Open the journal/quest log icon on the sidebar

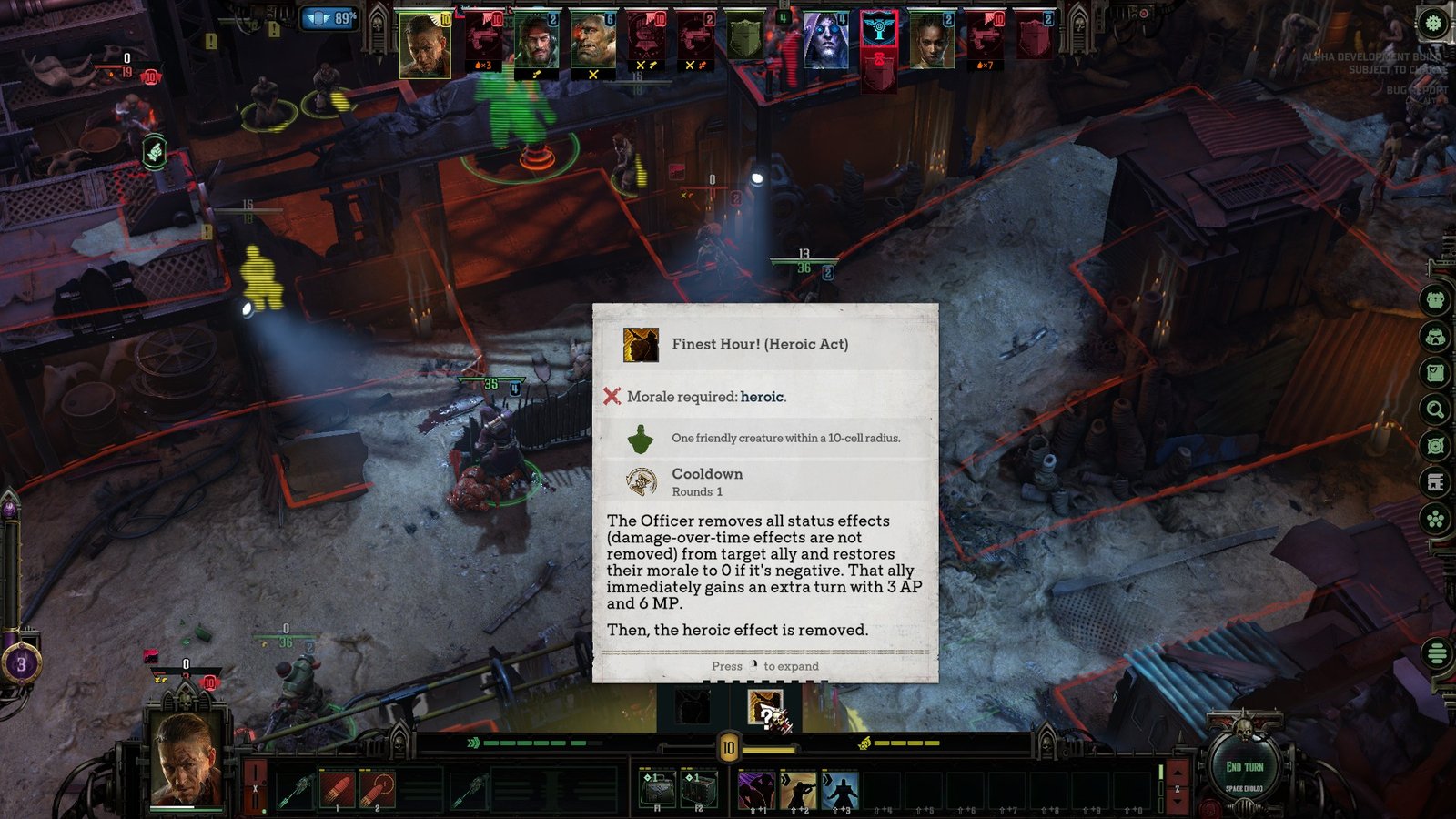click(x=1434, y=370)
